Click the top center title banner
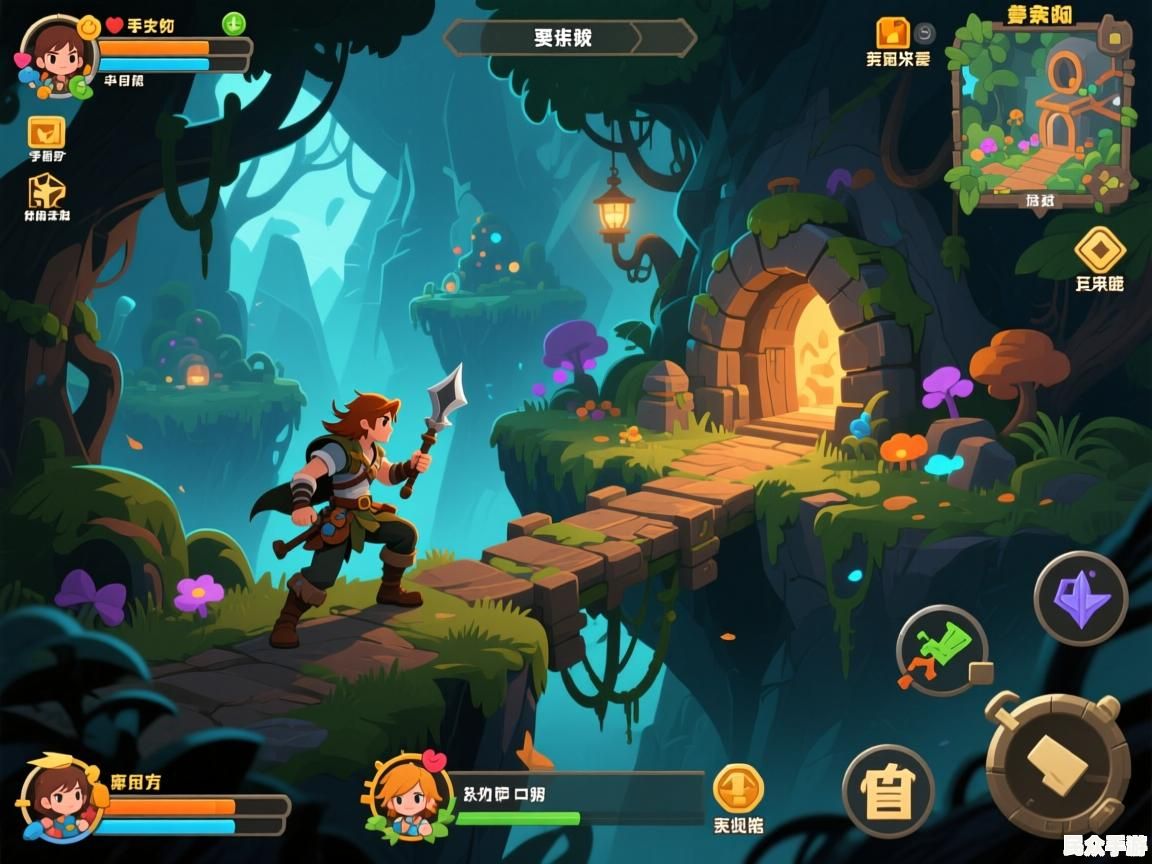This screenshot has width=1152, height=864. click(x=569, y=38)
